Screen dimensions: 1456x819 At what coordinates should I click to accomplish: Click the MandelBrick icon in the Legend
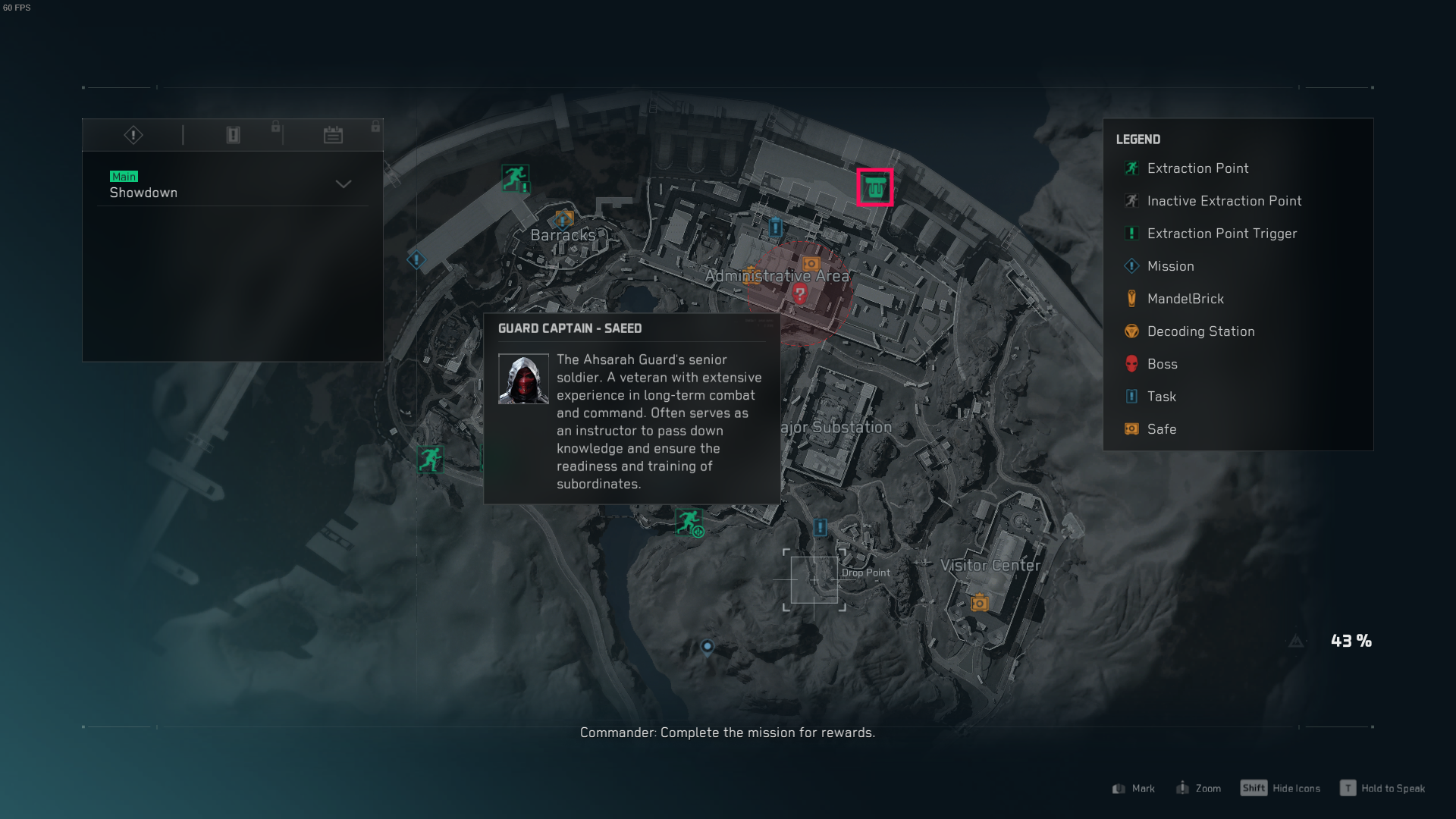click(x=1131, y=299)
